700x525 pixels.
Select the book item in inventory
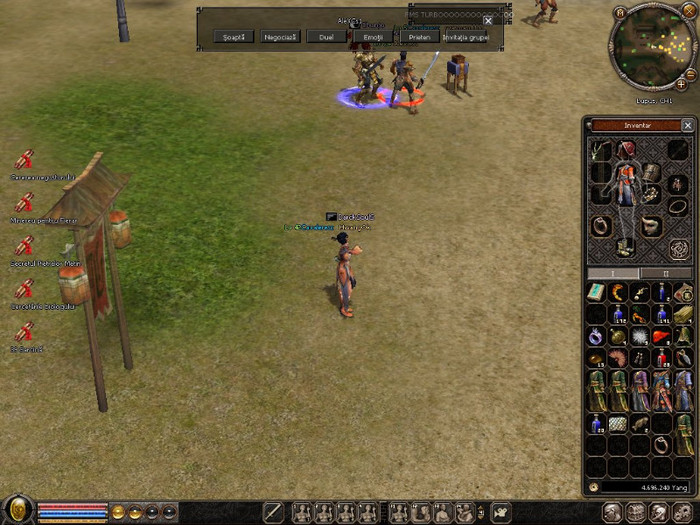coord(597,292)
